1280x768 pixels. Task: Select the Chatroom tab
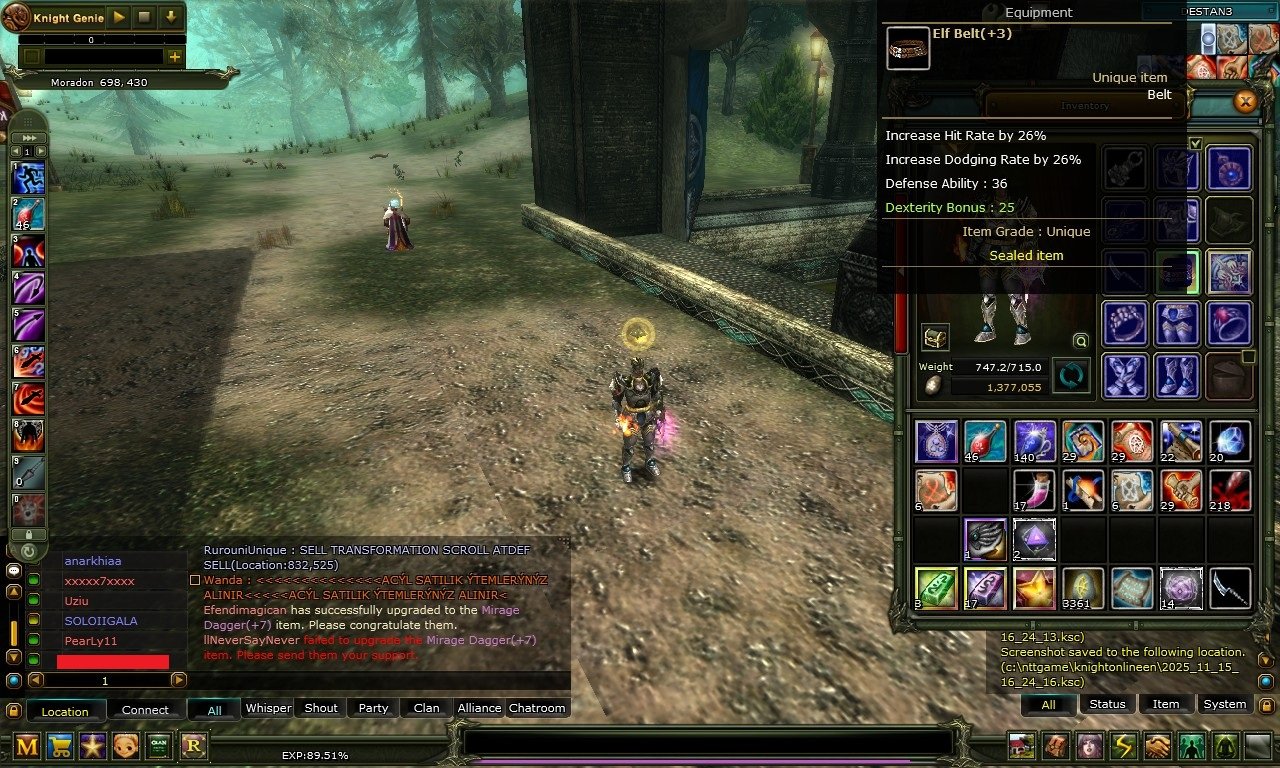tap(537, 708)
